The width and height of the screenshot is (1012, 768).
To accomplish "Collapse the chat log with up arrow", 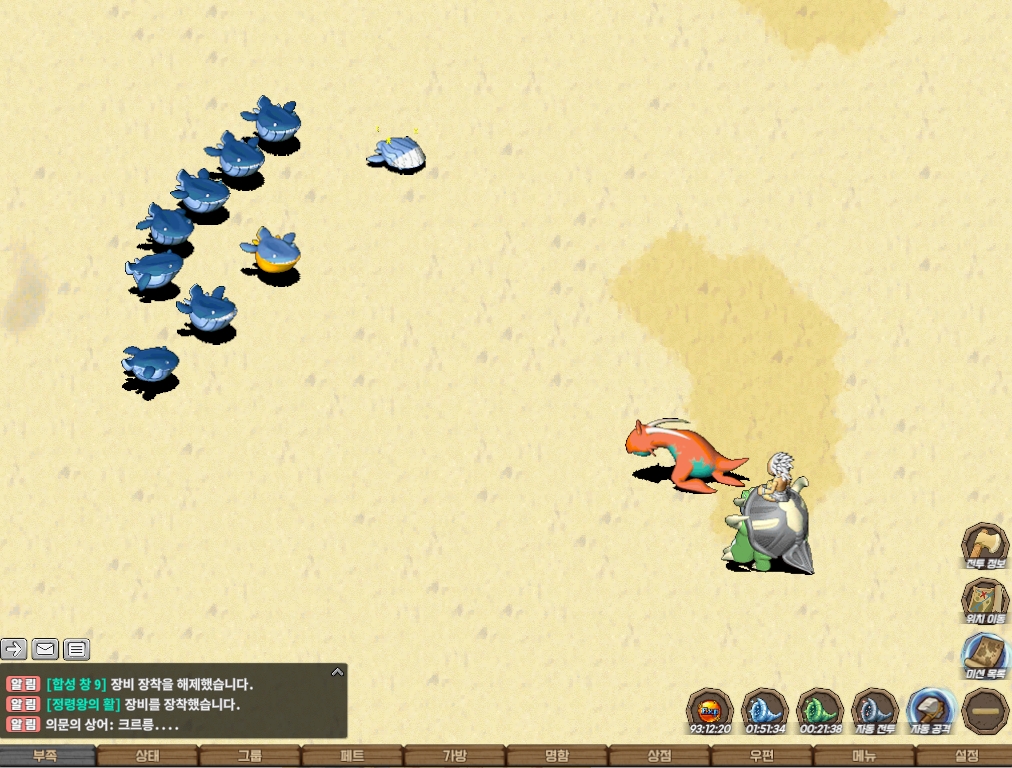I will click(337, 672).
